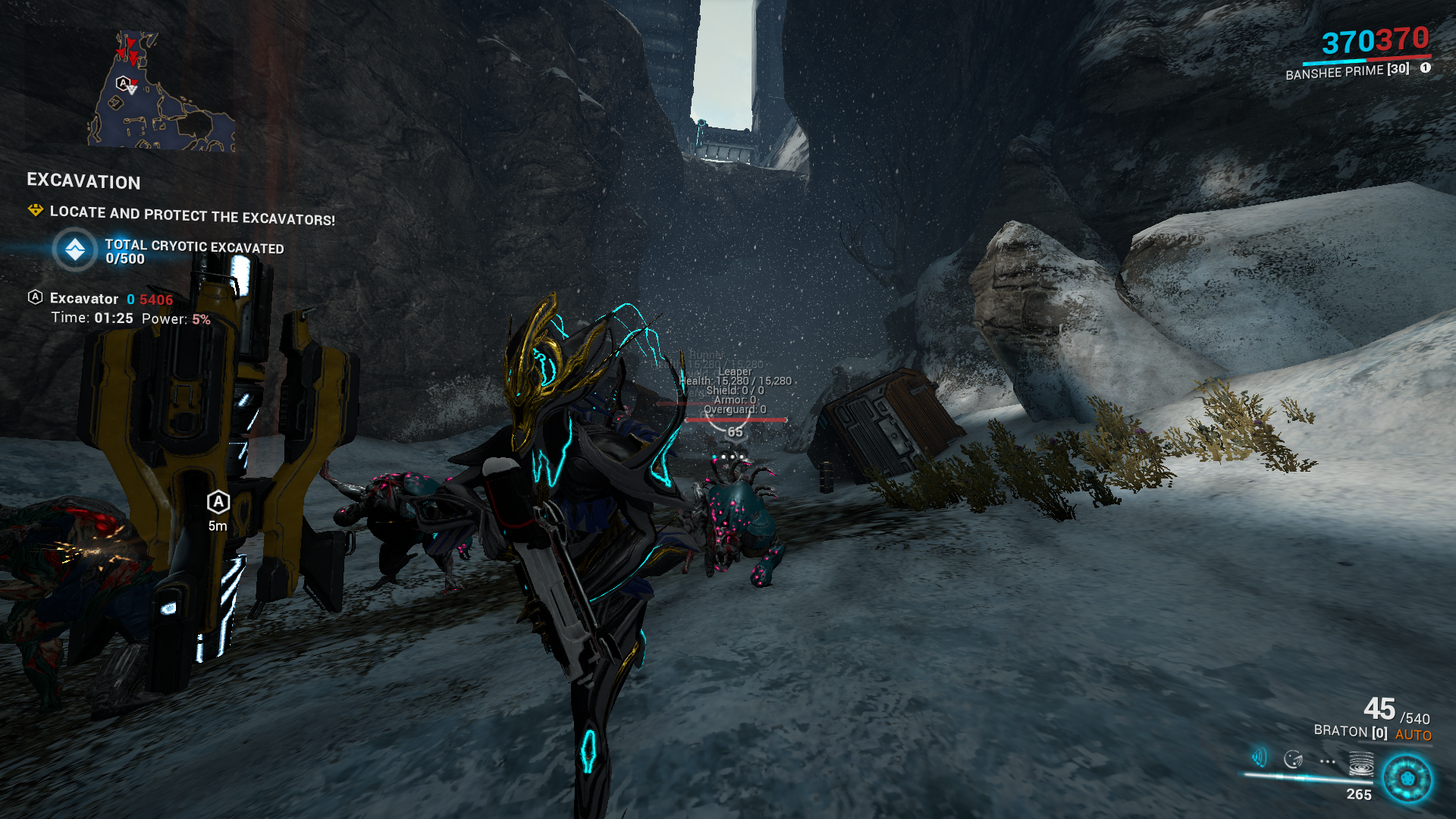Click the Excavator A waypoint marker showing 5m
Viewport: 1456px width, 819px height.
coord(218,502)
